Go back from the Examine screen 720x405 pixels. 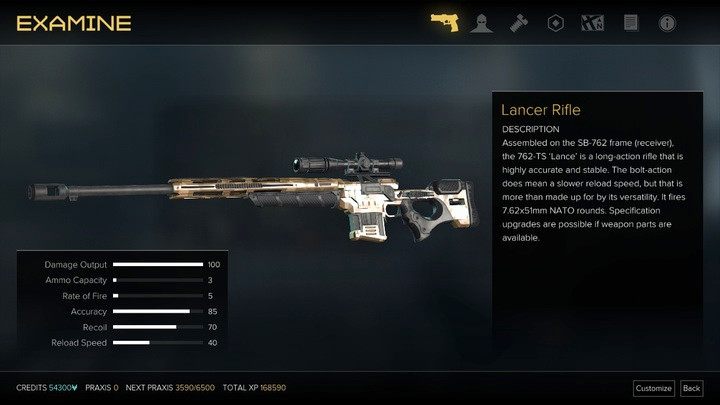[x=691, y=388]
